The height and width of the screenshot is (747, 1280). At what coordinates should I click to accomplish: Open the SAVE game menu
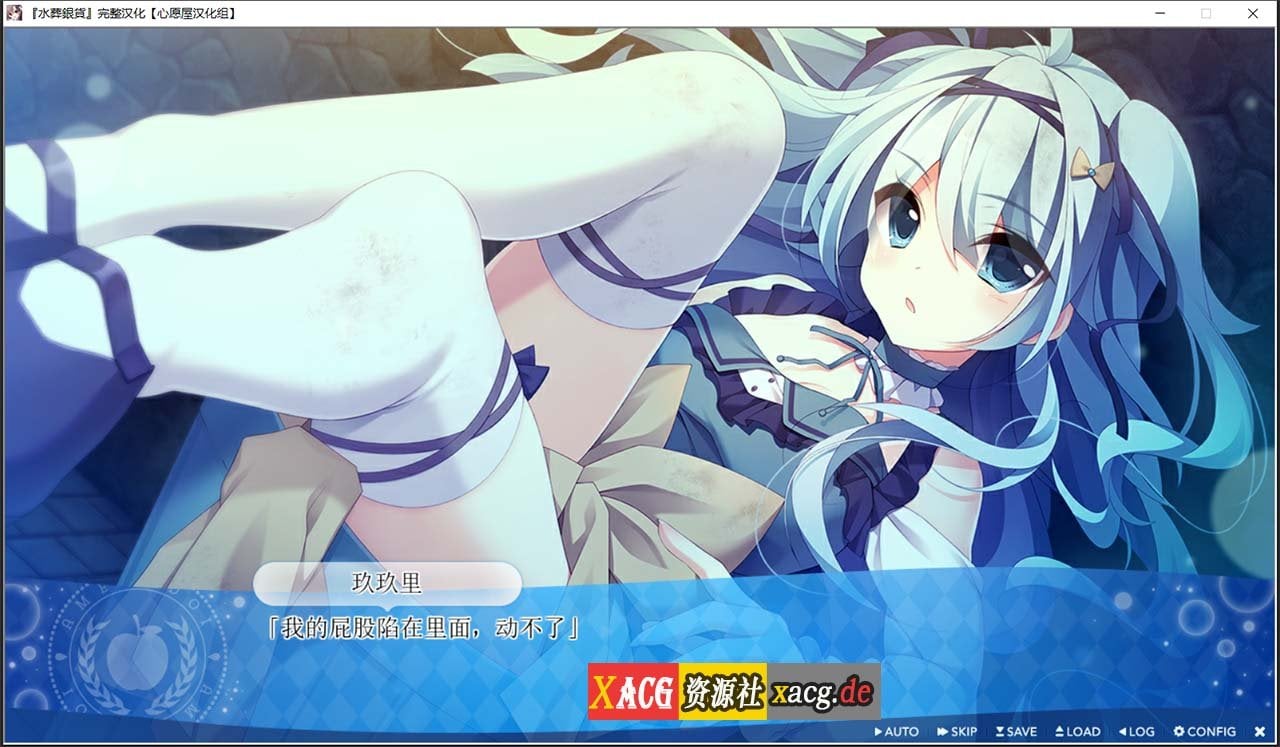1016,732
